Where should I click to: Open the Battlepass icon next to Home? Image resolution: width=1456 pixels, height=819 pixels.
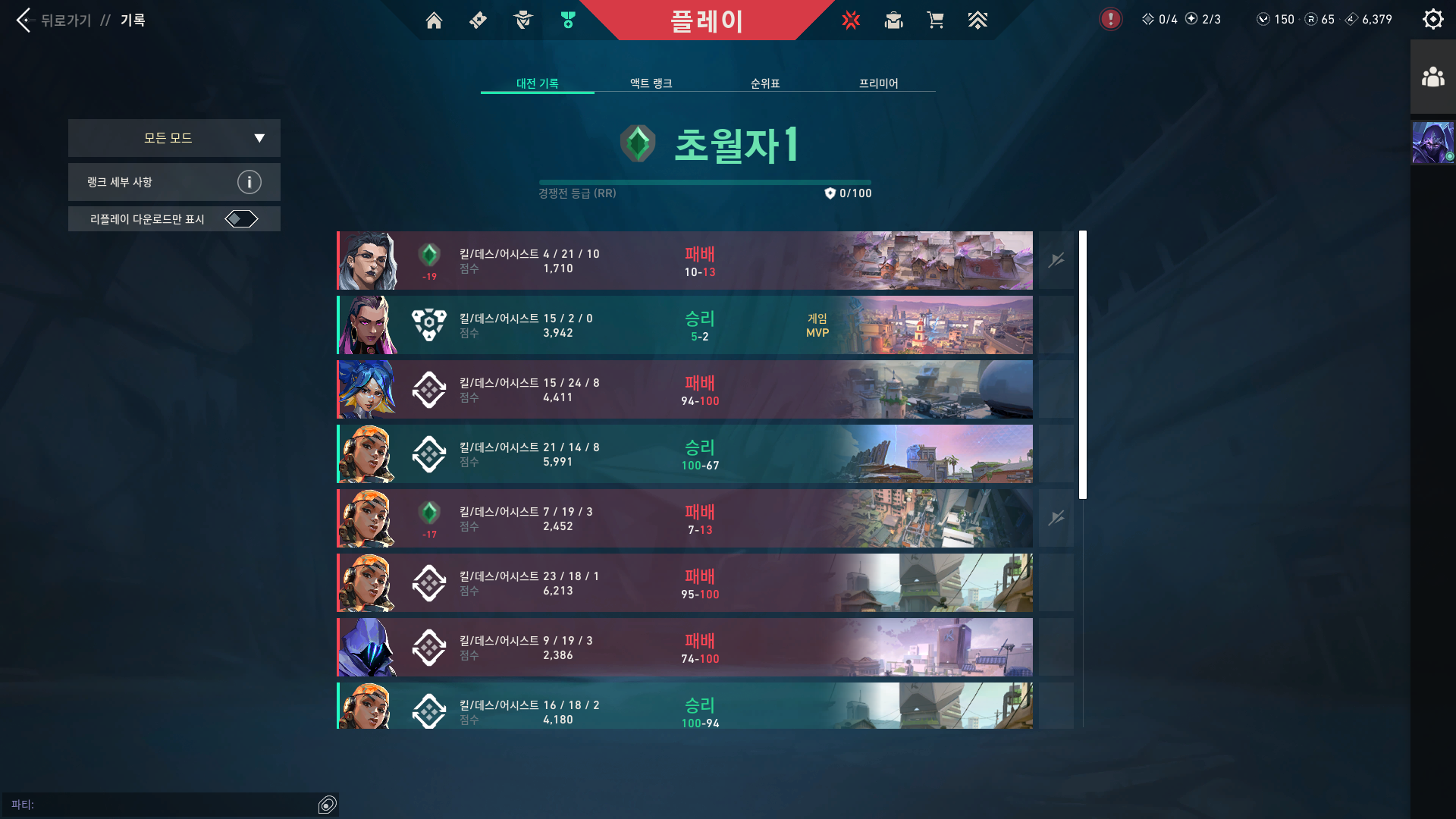pyautogui.click(x=478, y=20)
